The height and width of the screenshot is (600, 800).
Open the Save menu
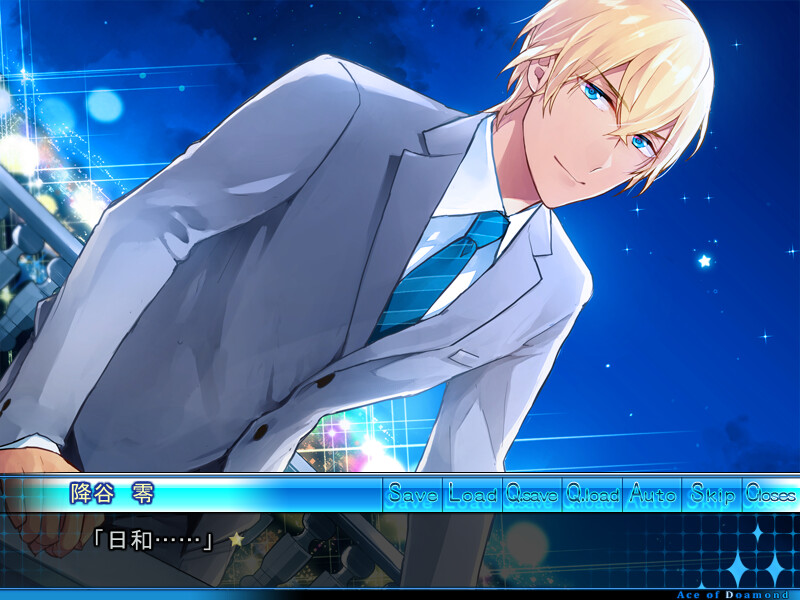tap(412, 494)
